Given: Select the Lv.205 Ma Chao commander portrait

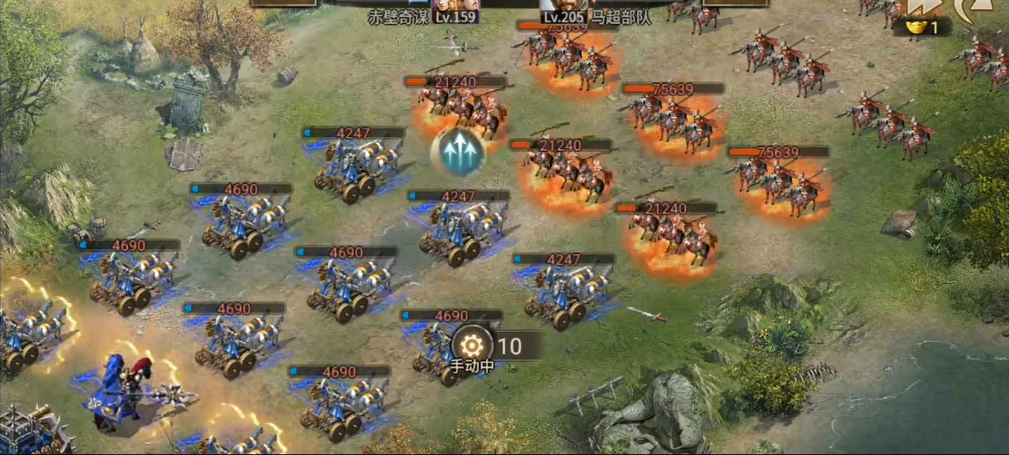Looking at the screenshot, I should click(564, 4).
